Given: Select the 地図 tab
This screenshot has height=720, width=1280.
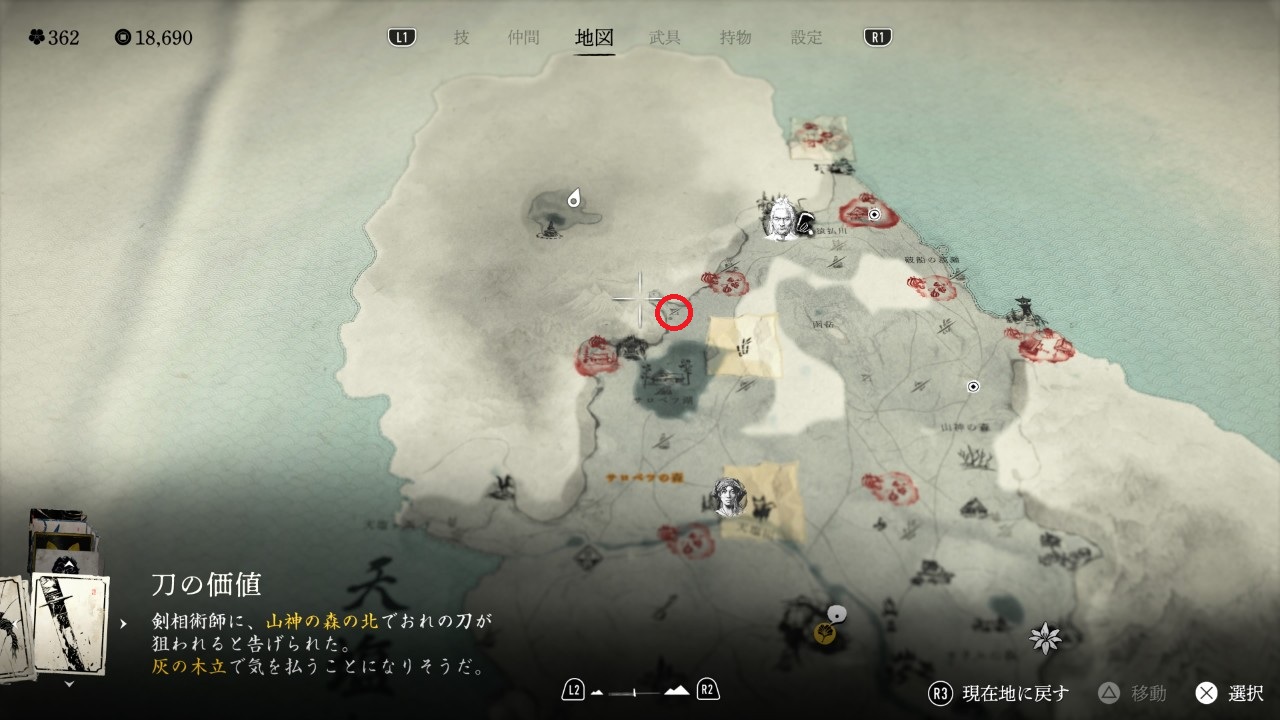Looking at the screenshot, I should pos(594,38).
